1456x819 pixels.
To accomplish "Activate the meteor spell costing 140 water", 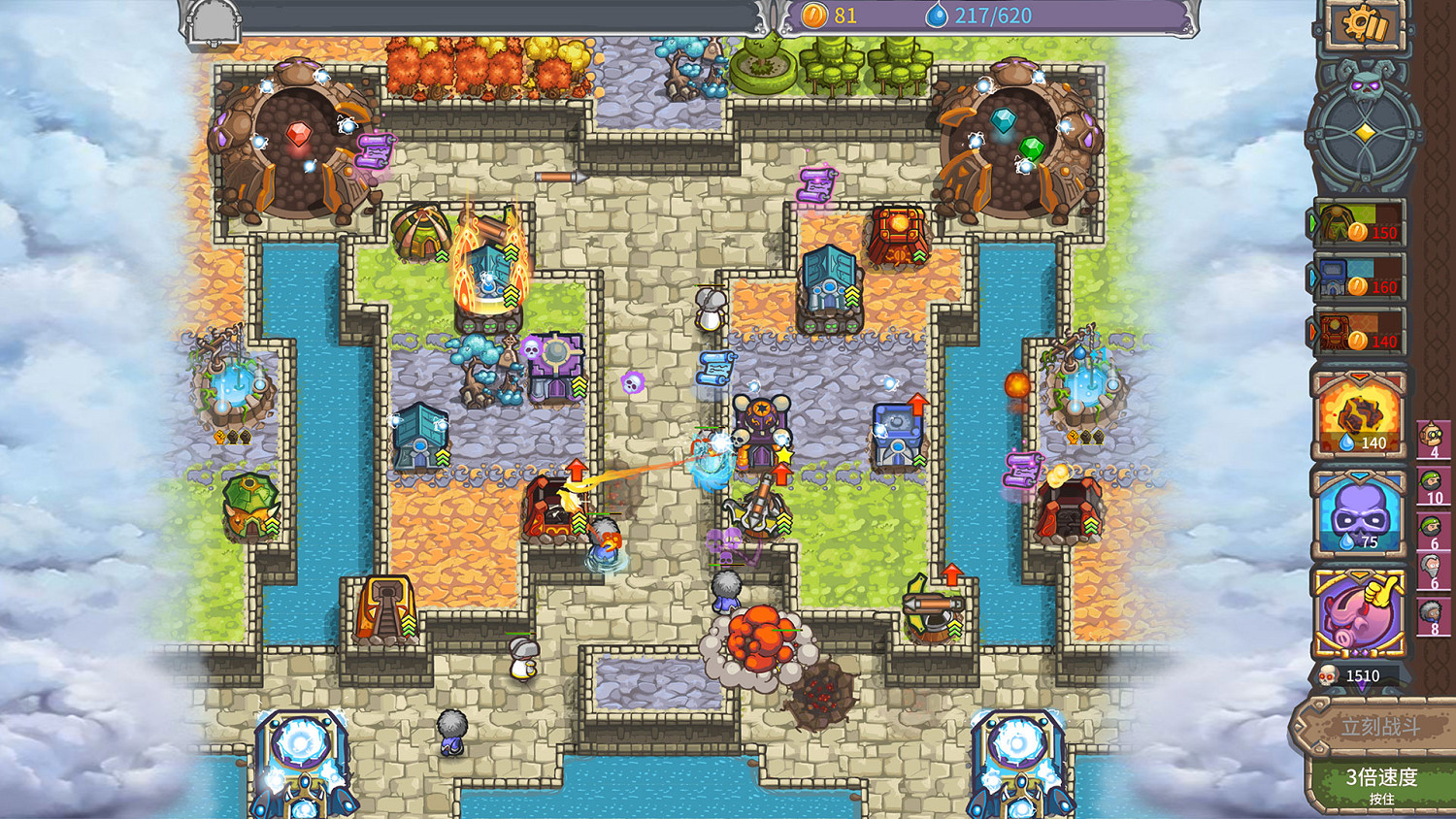I will pos(1361,415).
